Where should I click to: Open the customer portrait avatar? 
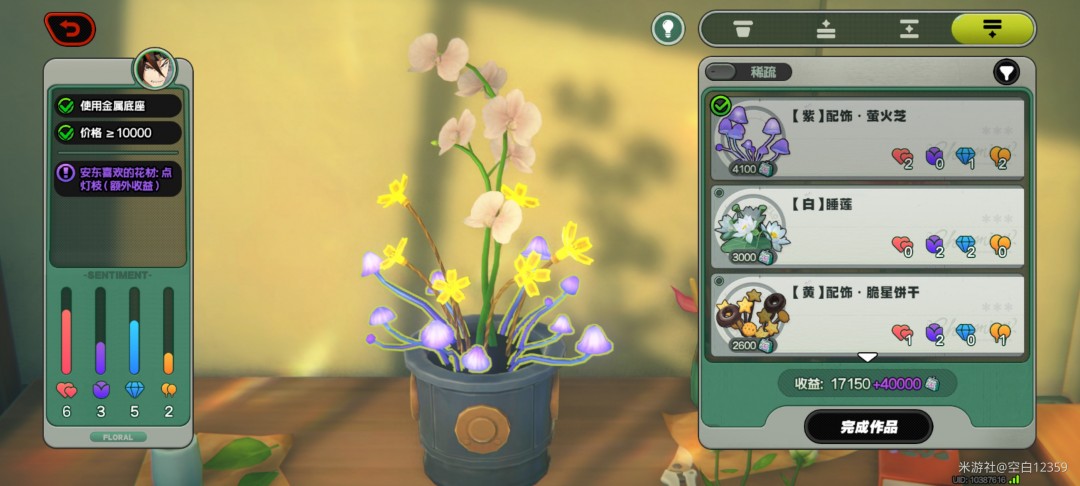[155, 70]
